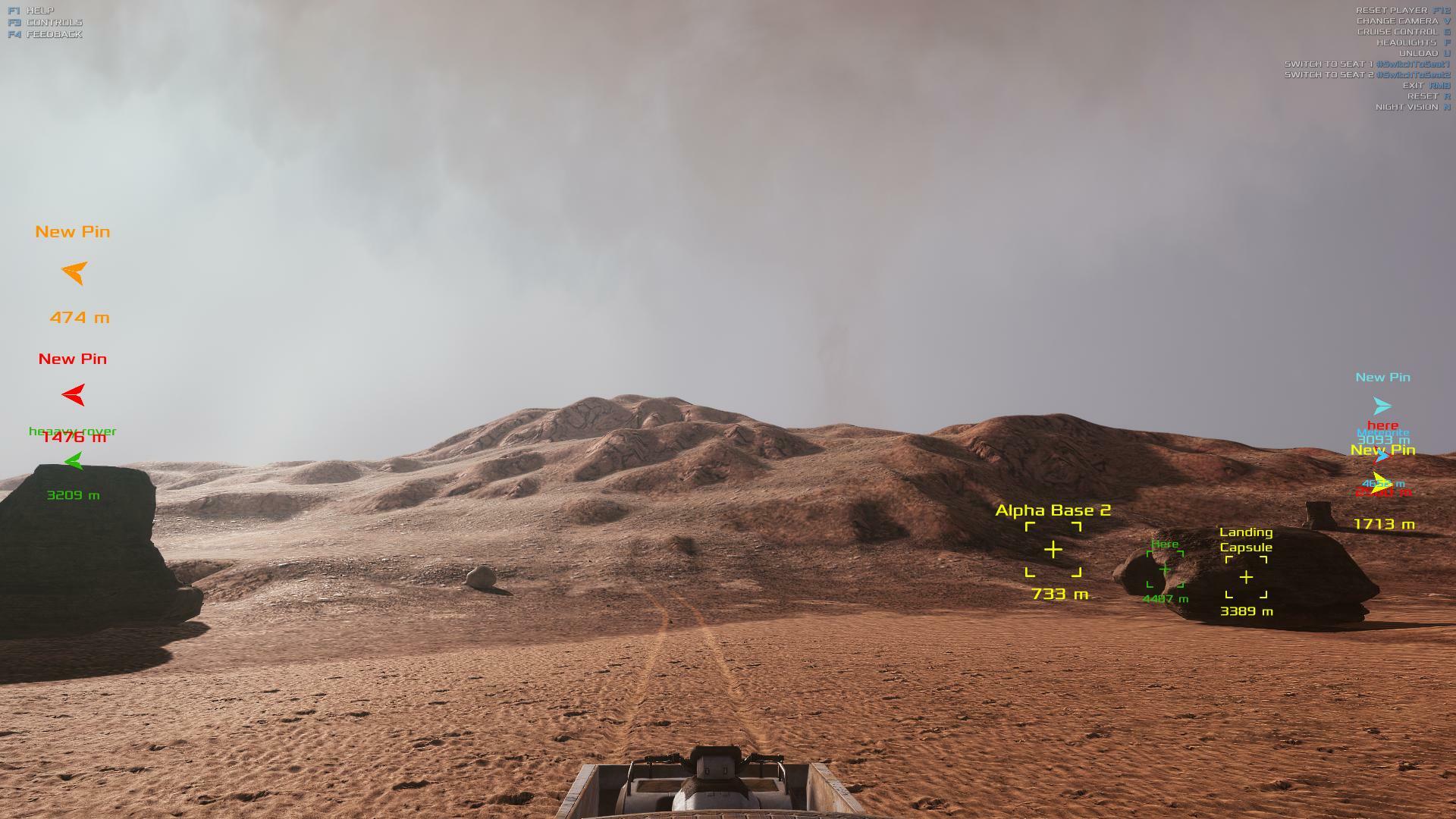Click the orange New Pin arrow

[x=74, y=272]
